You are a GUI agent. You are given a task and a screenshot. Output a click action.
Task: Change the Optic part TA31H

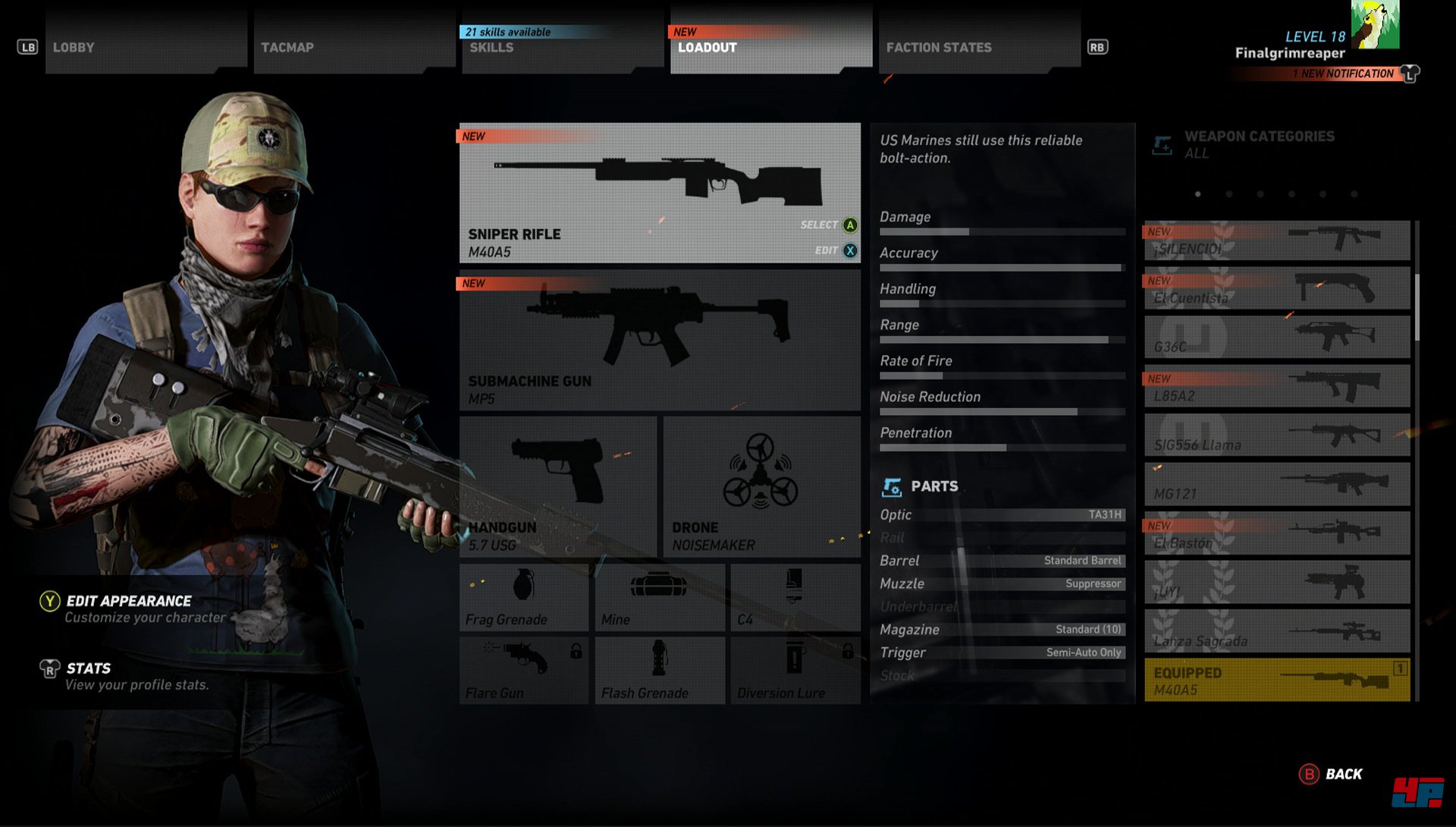point(1002,515)
